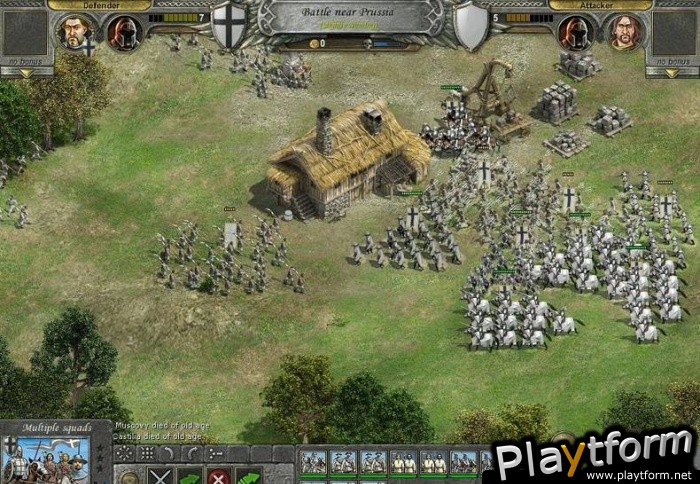Image resolution: width=700 pixels, height=484 pixels.
Task: Choose the scattered dots formation button
Action: point(125,453)
